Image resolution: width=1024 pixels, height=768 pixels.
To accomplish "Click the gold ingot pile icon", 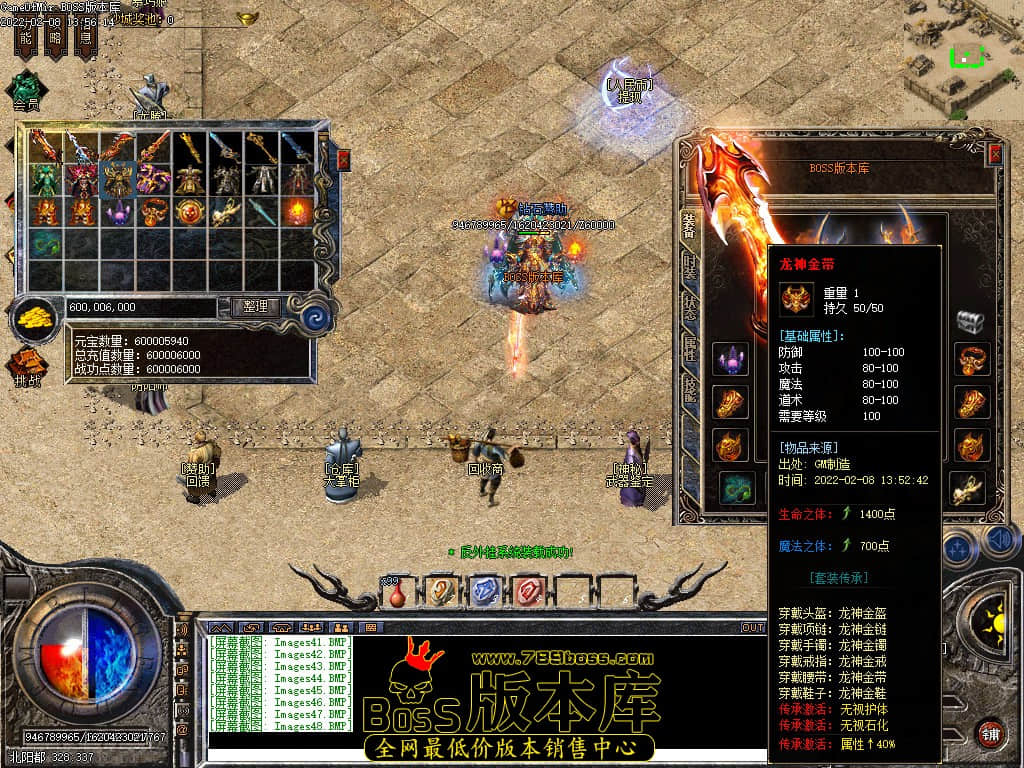I will pyautogui.click(x=36, y=320).
